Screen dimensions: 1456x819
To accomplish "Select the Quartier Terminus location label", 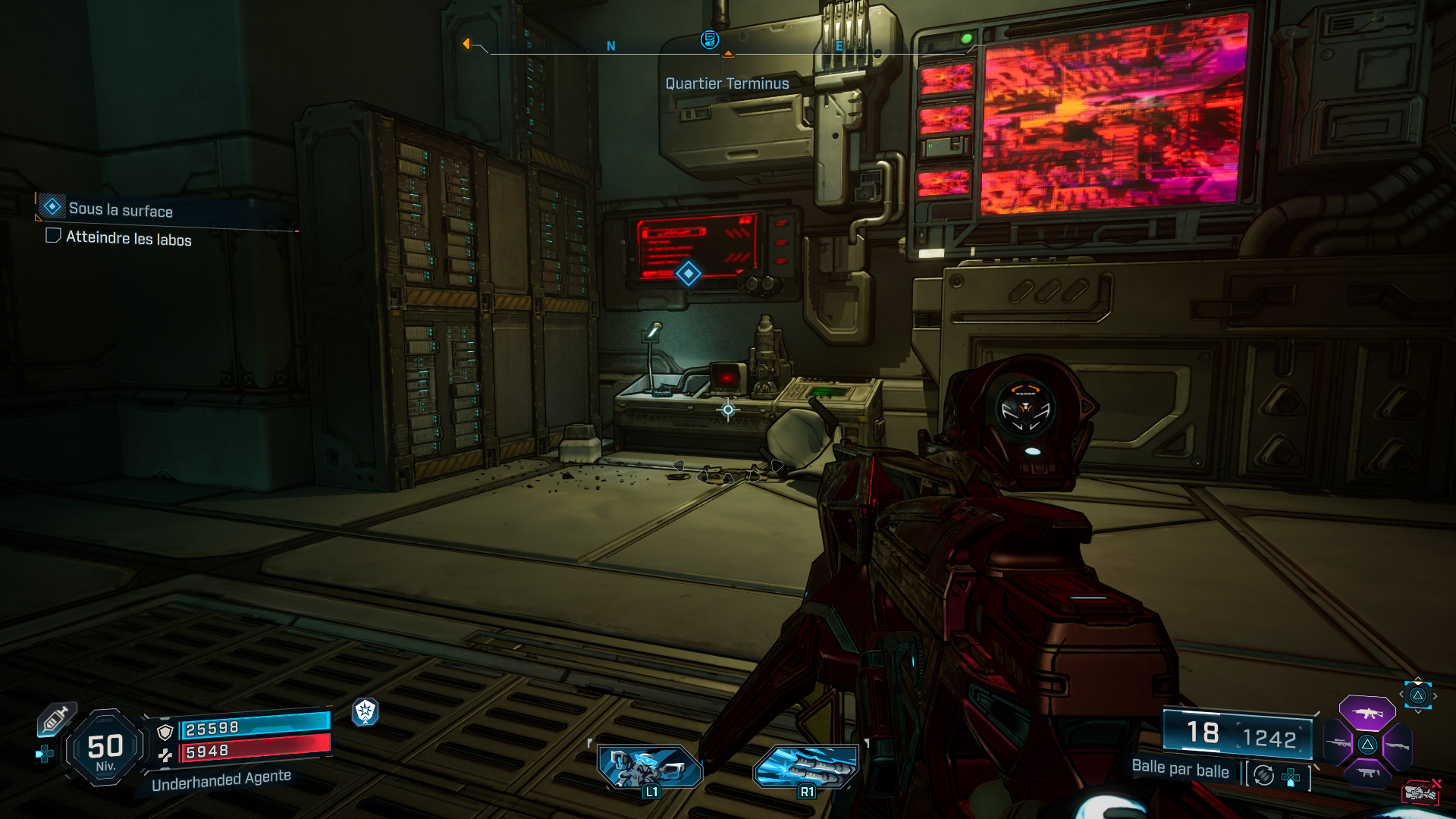I will pyautogui.click(x=726, y=83).
